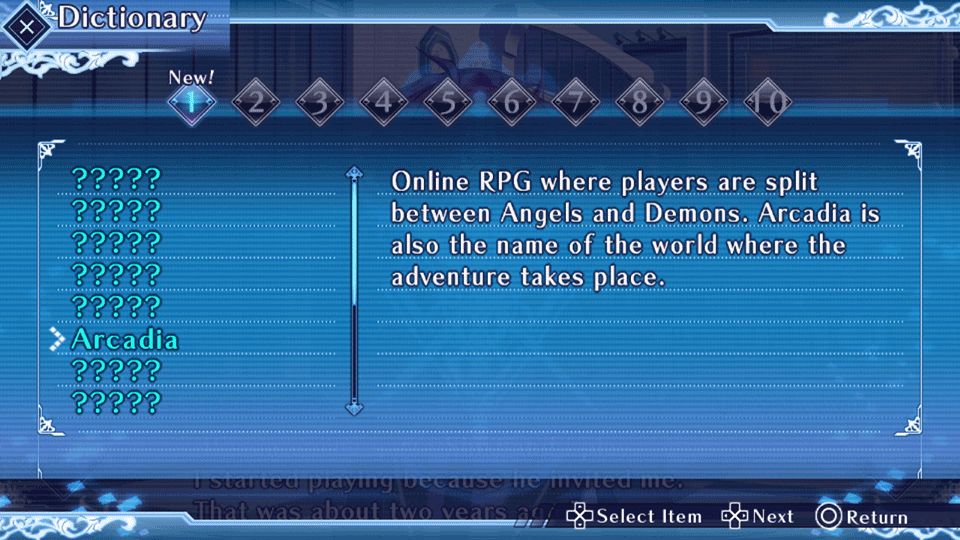Show dictionary page 7
This screenshot has width=960, height=540.
(x=575, y=102)
